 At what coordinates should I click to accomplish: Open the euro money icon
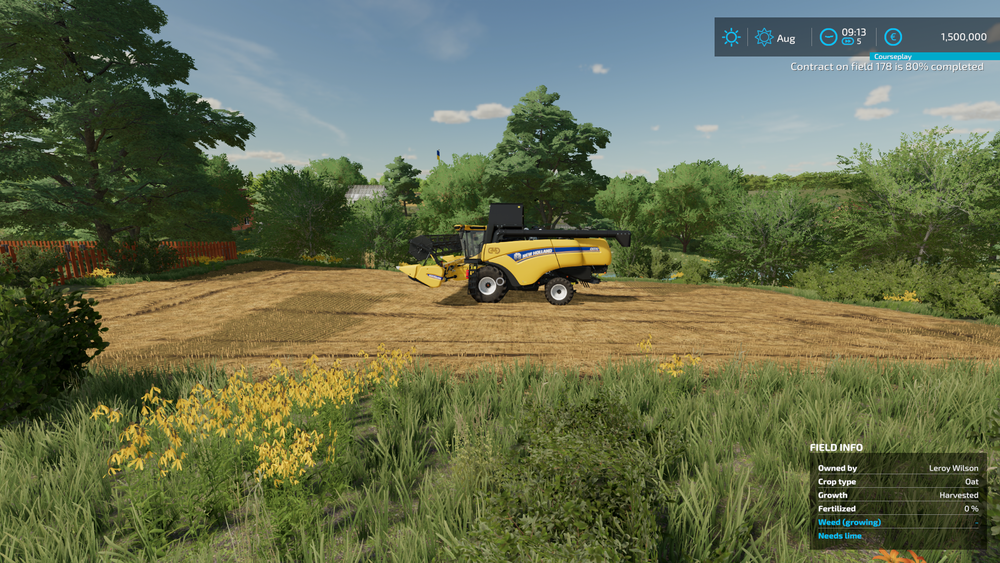tap(892, 37)
